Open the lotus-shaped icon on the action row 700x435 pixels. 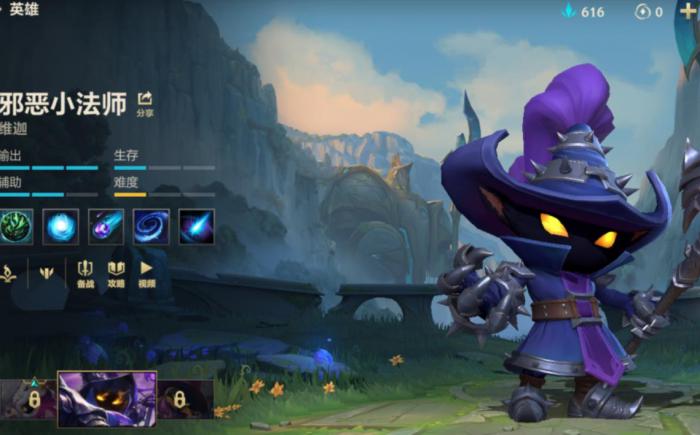(8, 271)
